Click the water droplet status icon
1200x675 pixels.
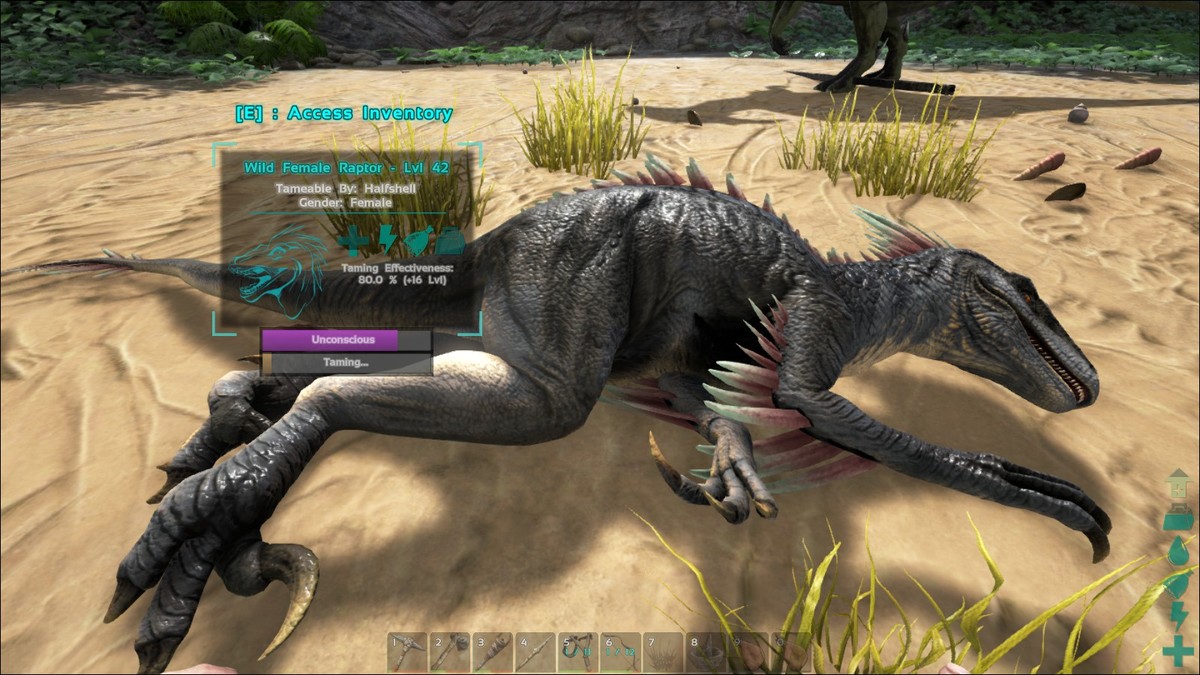click(1178, 551)
